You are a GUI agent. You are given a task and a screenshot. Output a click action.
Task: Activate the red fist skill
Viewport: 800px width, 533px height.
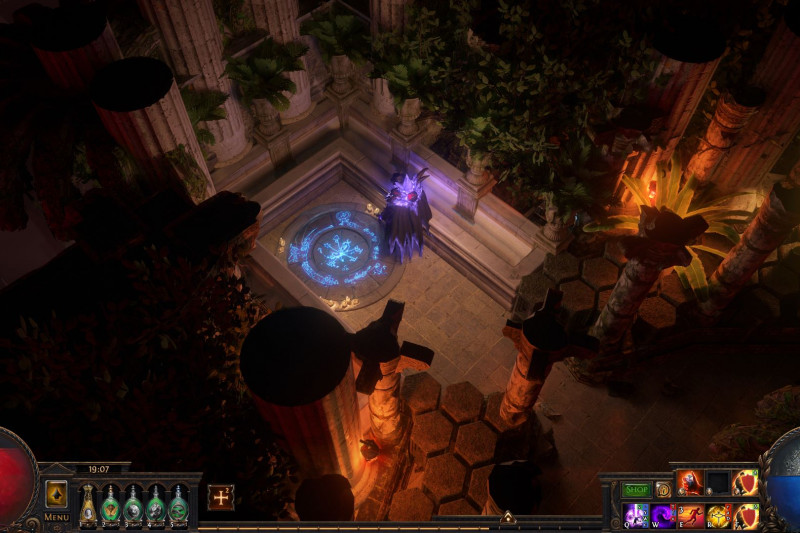click(691, 483)
